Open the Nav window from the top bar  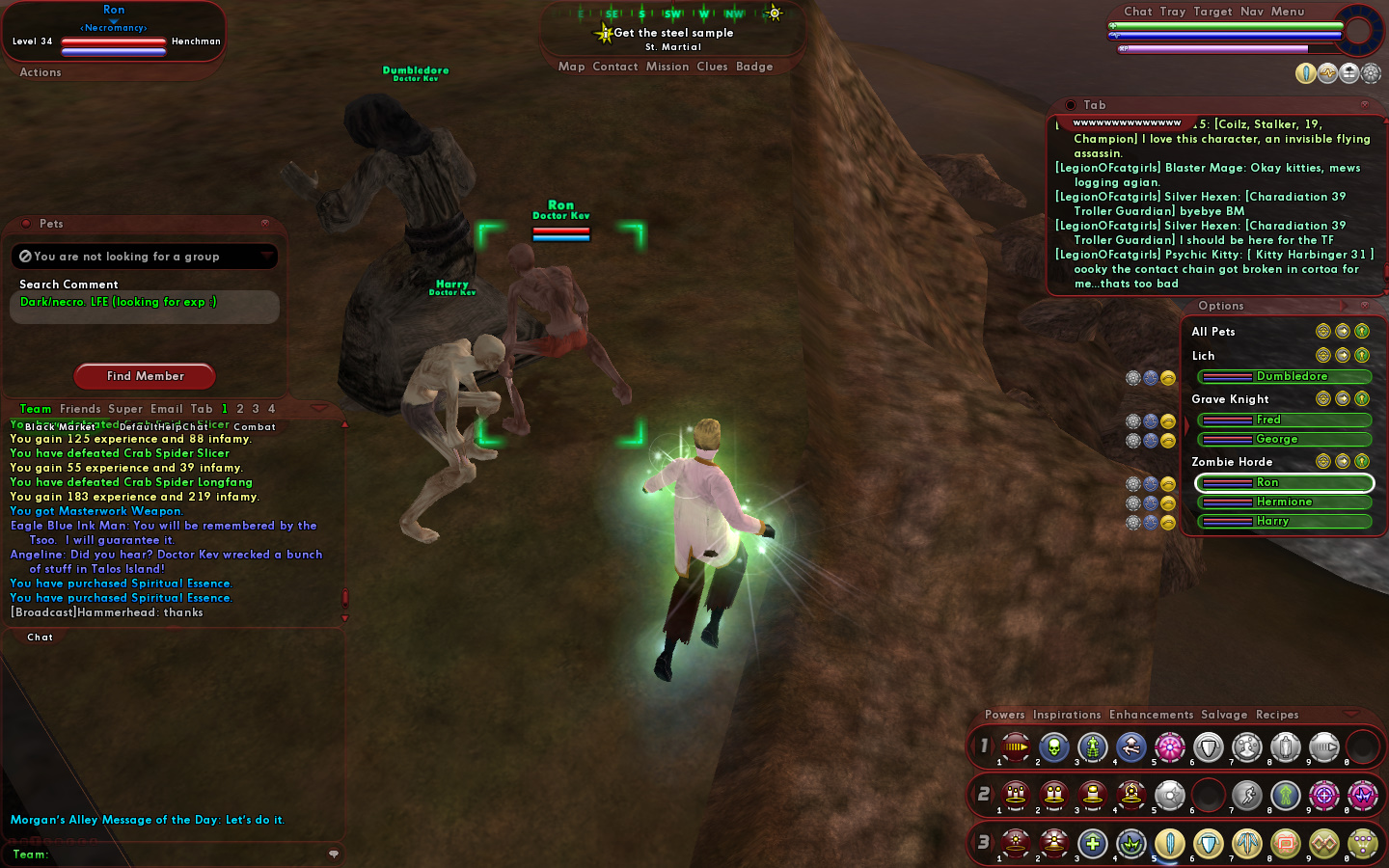point(1252,12)
